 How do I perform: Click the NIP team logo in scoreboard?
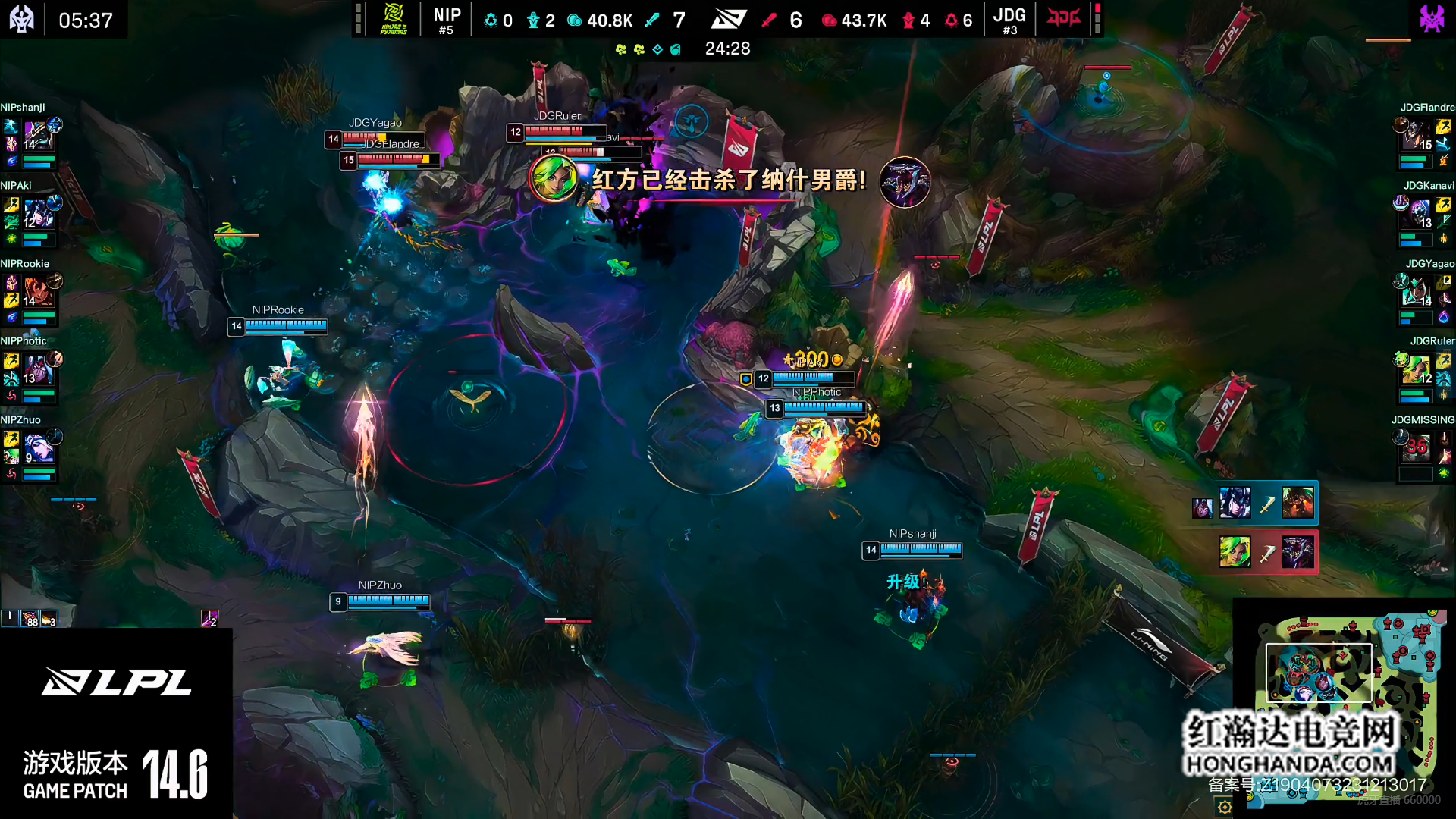click(394, 20)
